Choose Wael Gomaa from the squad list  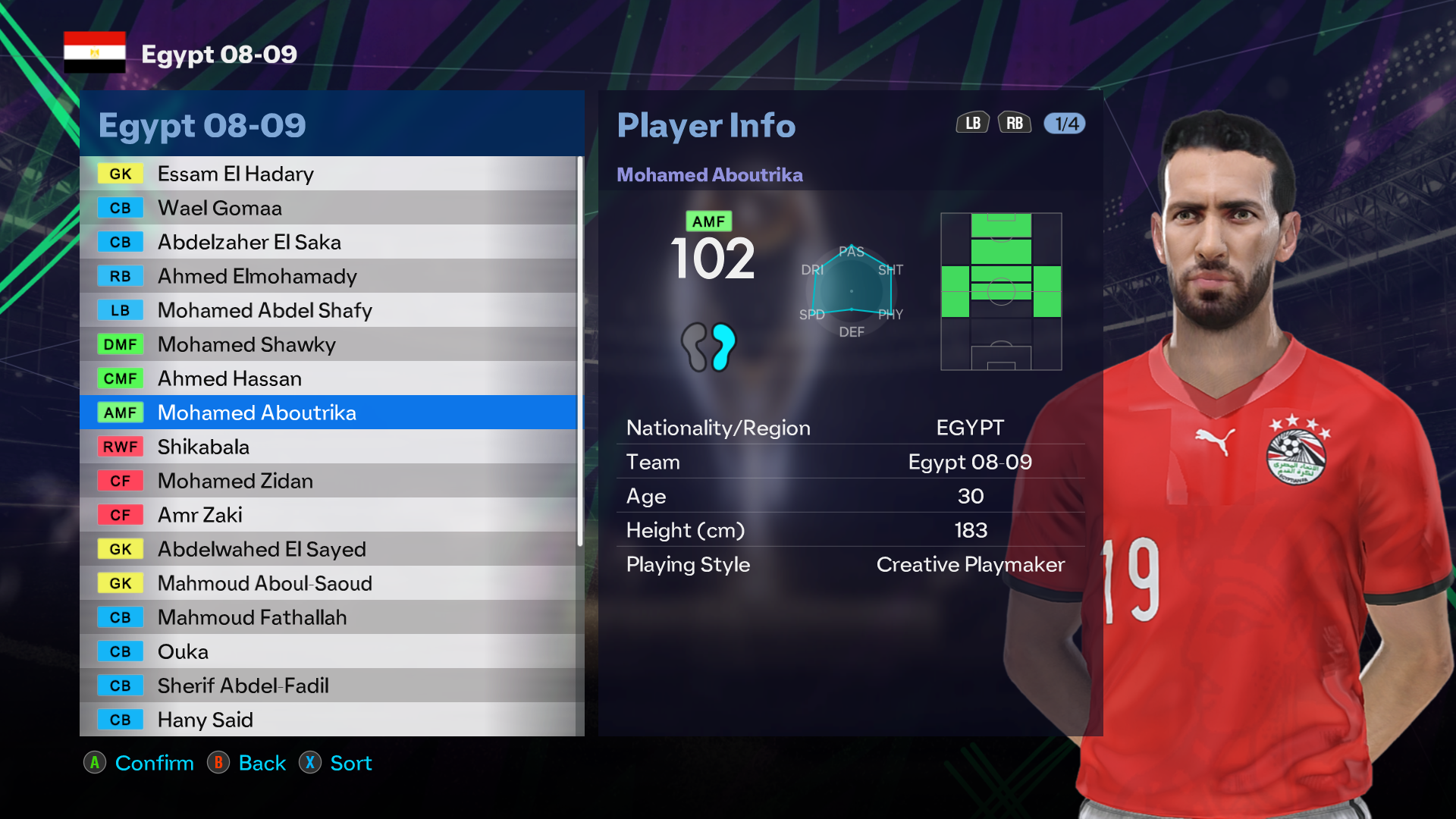[328, 208]
